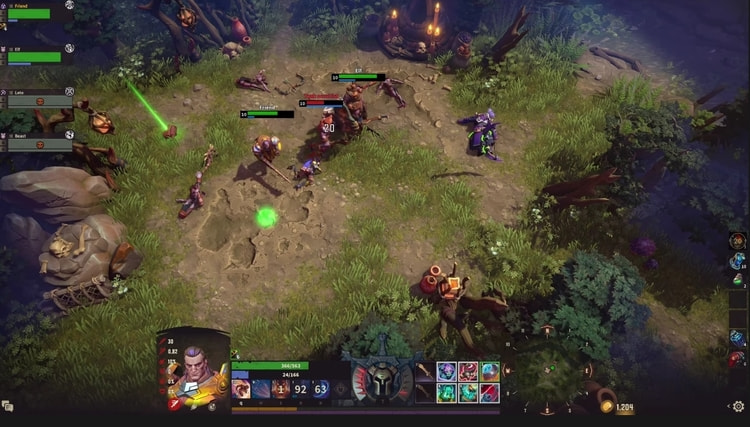The height and width of the screenshot is (427, 750).
Task: Select the top-left purple item in the inventory grid
Action: coord(447,371)
